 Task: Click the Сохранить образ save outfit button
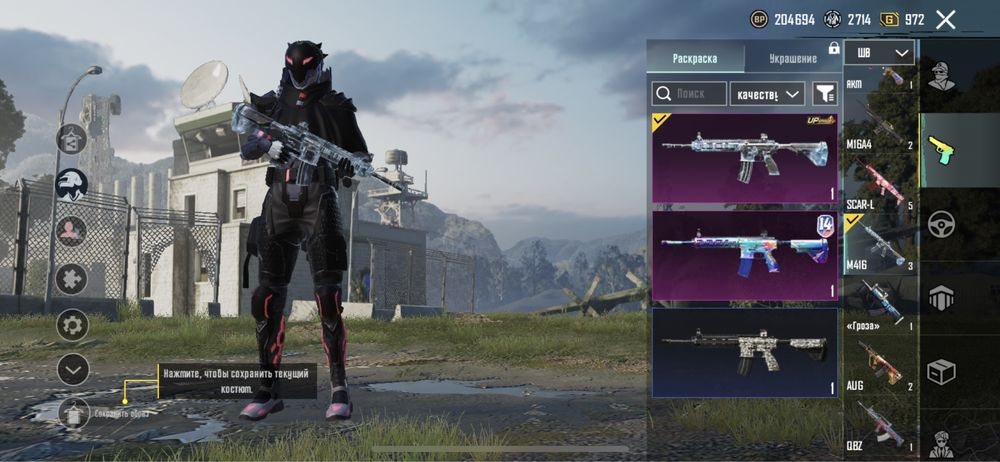[74, 412]
